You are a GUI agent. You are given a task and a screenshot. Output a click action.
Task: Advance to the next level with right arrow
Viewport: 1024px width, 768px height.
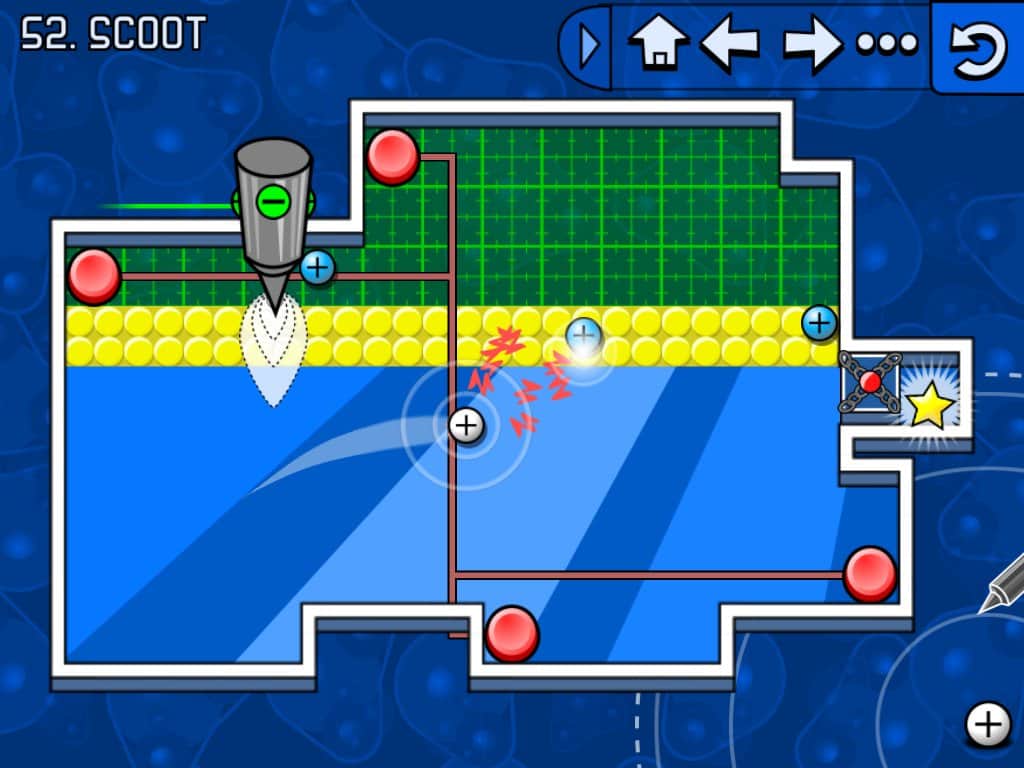click(x=812, y=46)
